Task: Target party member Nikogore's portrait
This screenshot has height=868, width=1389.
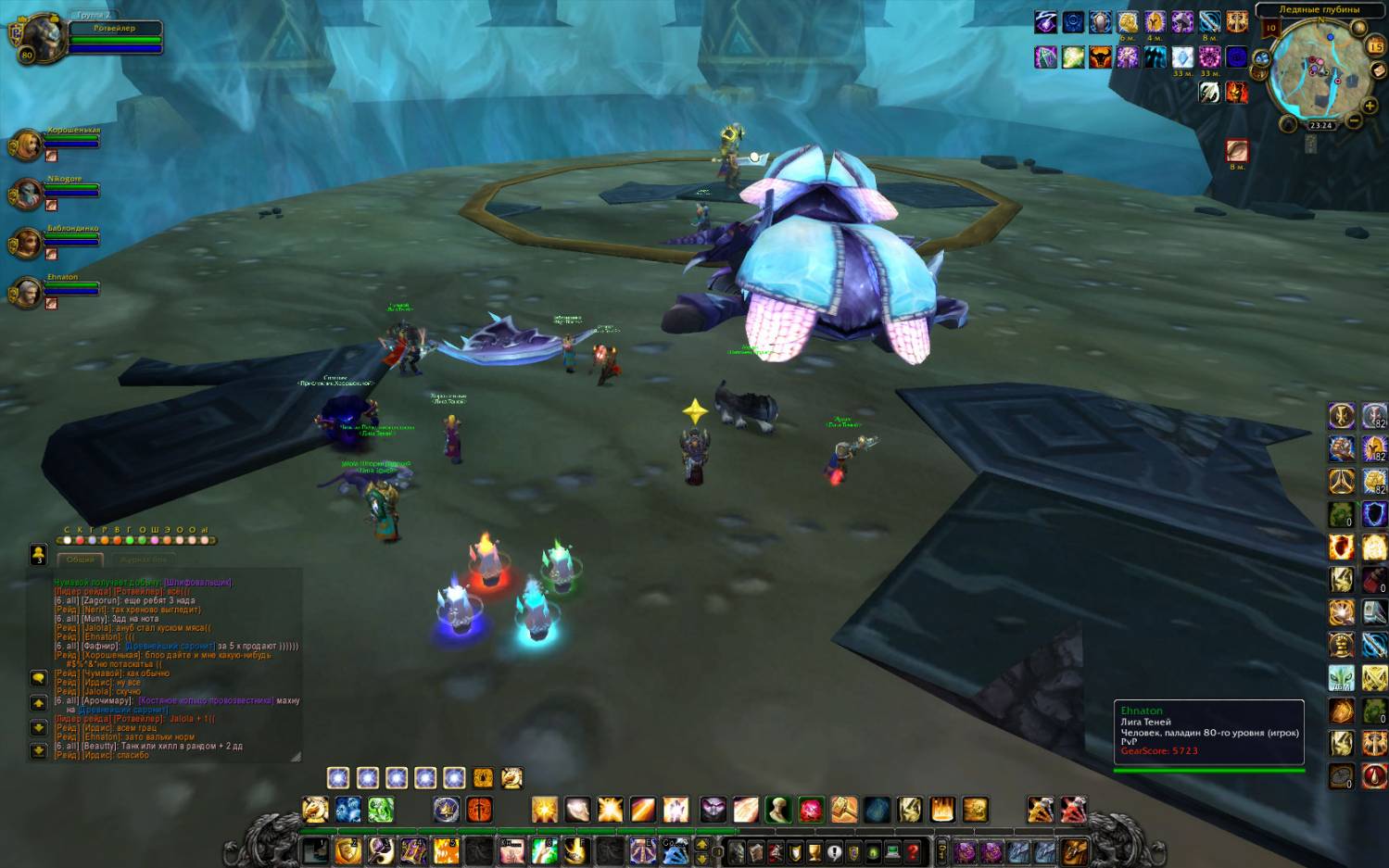Action: 27,195
